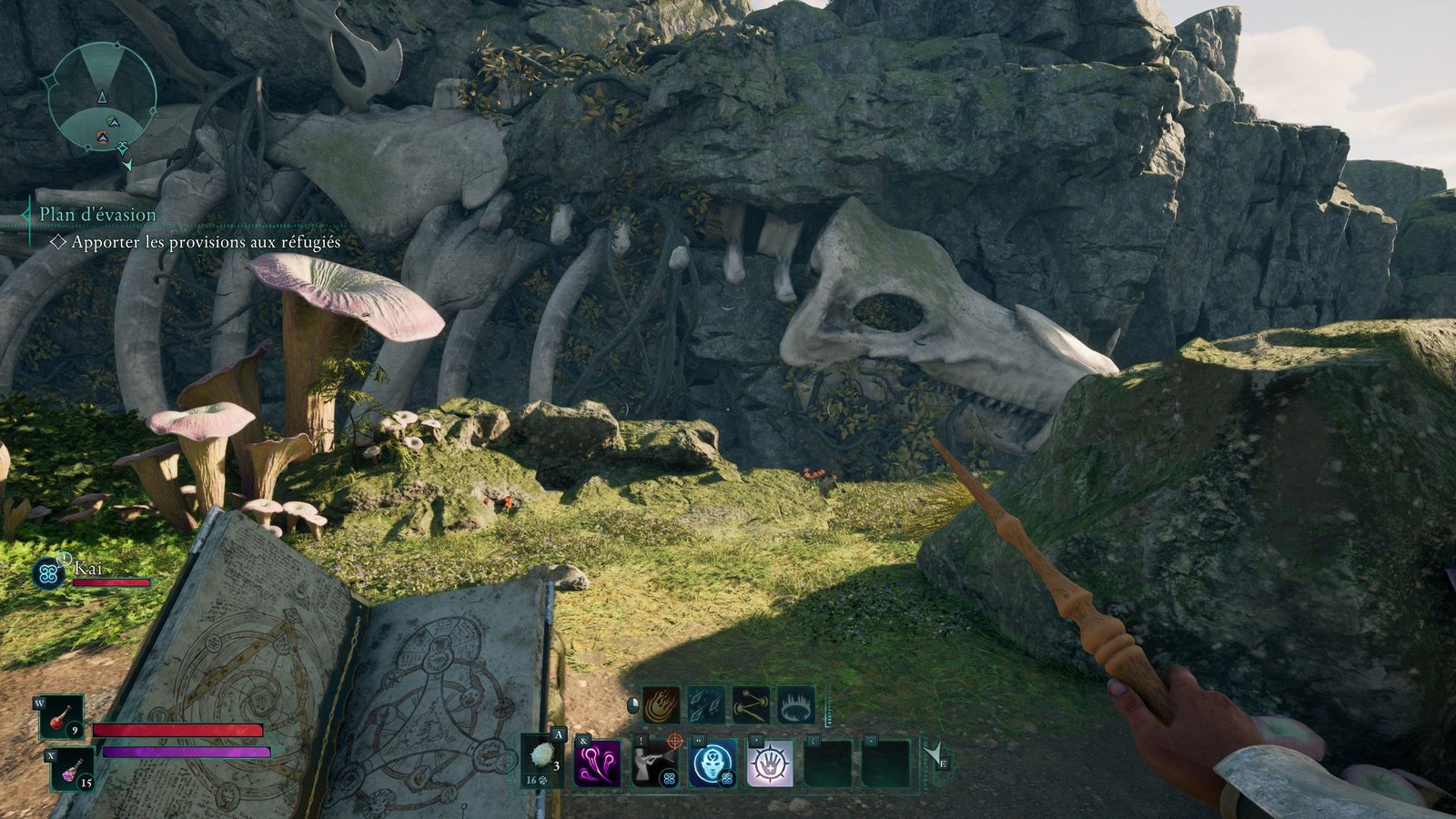The width and height of the screenshot is (1456, 819).
Task: Choose the fireball grimoire spell
Action: (x=662, y=704)
